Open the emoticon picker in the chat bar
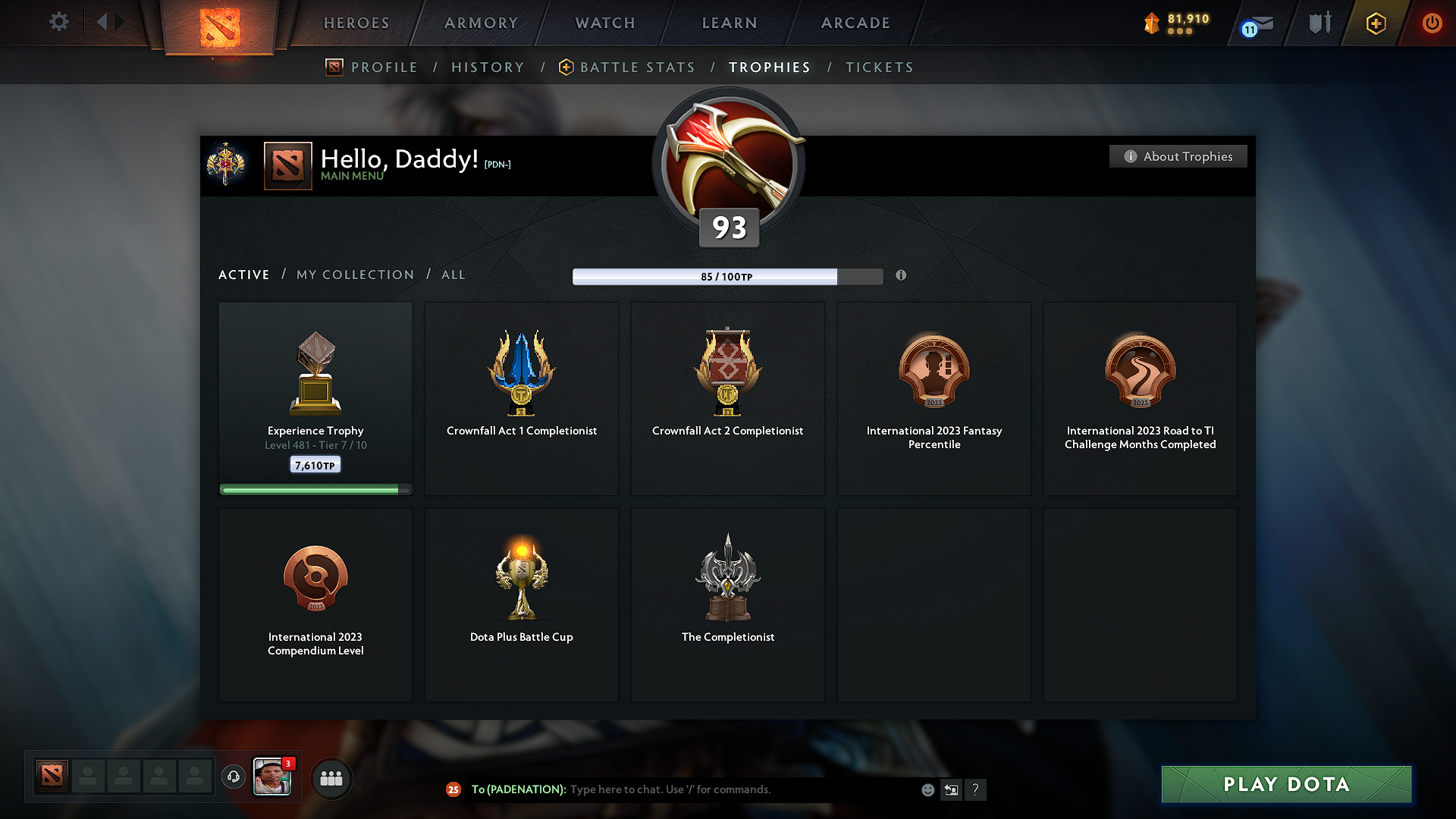Screen dimensions: 1456x819 pos(927,789)
